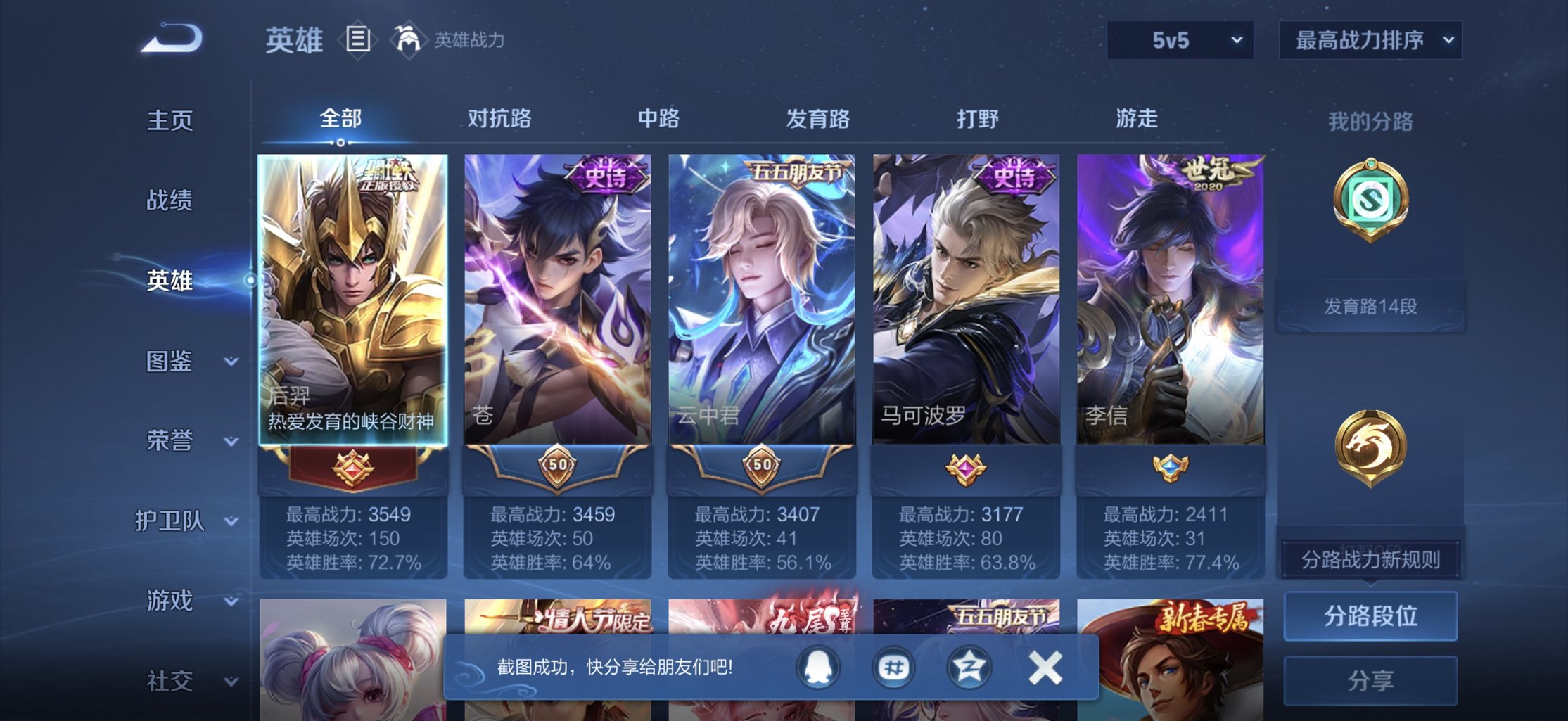Click the list icon beside 英雄 title
Screen dimensions: 1568x721
click(357, 39)
